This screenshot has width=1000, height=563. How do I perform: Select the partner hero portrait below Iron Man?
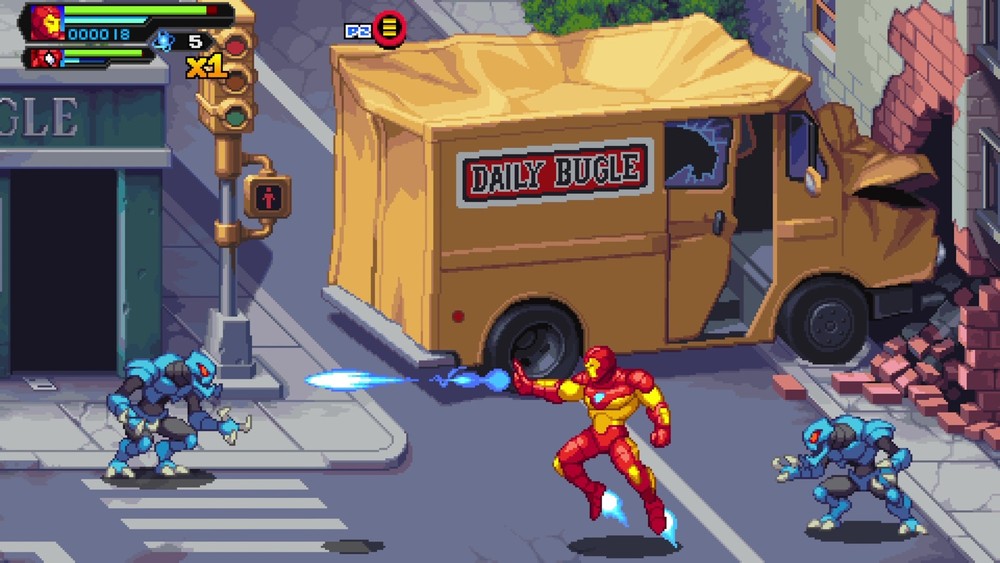tap(46, 58)
